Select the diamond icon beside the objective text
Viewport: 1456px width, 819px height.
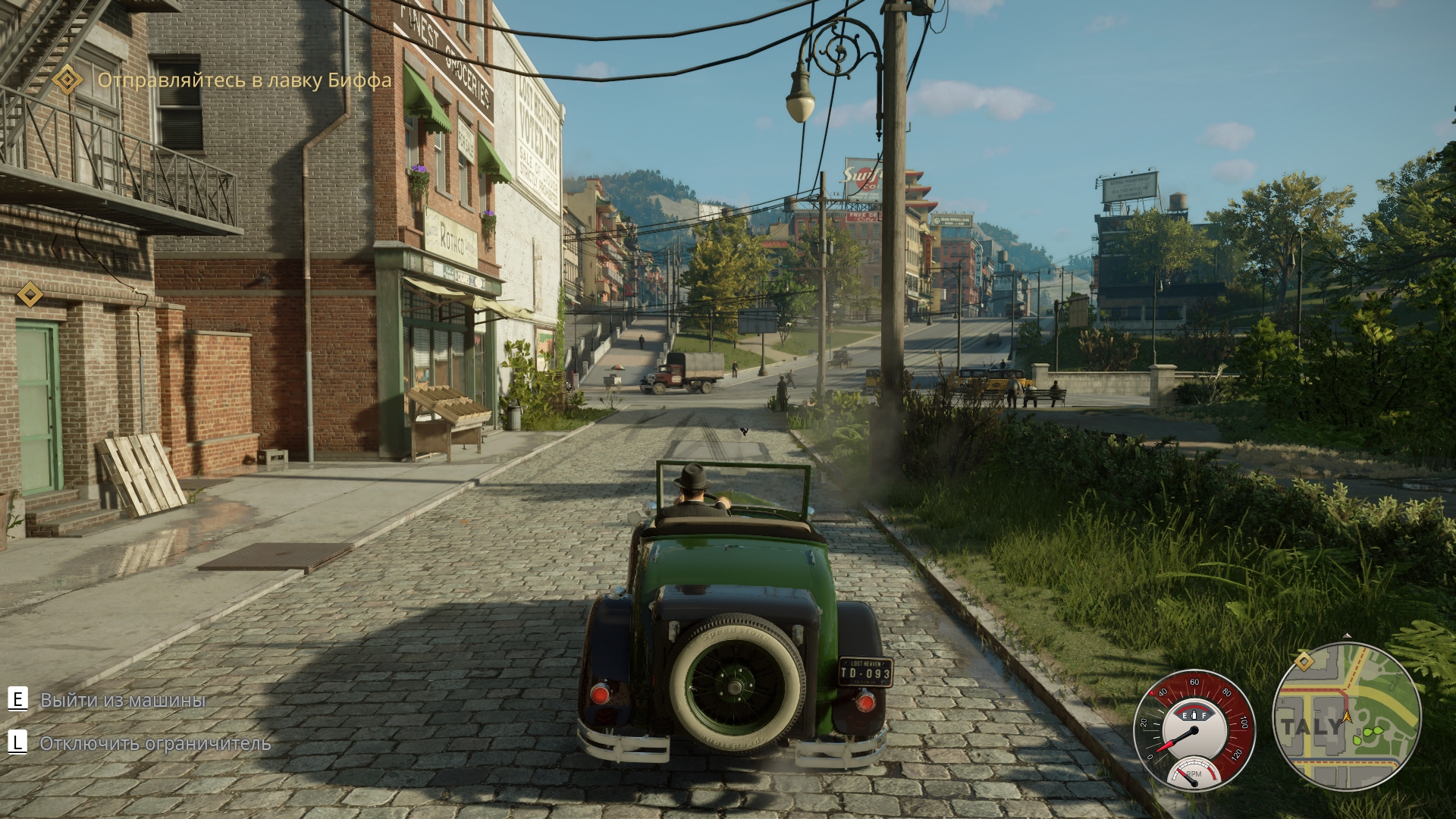67,80
